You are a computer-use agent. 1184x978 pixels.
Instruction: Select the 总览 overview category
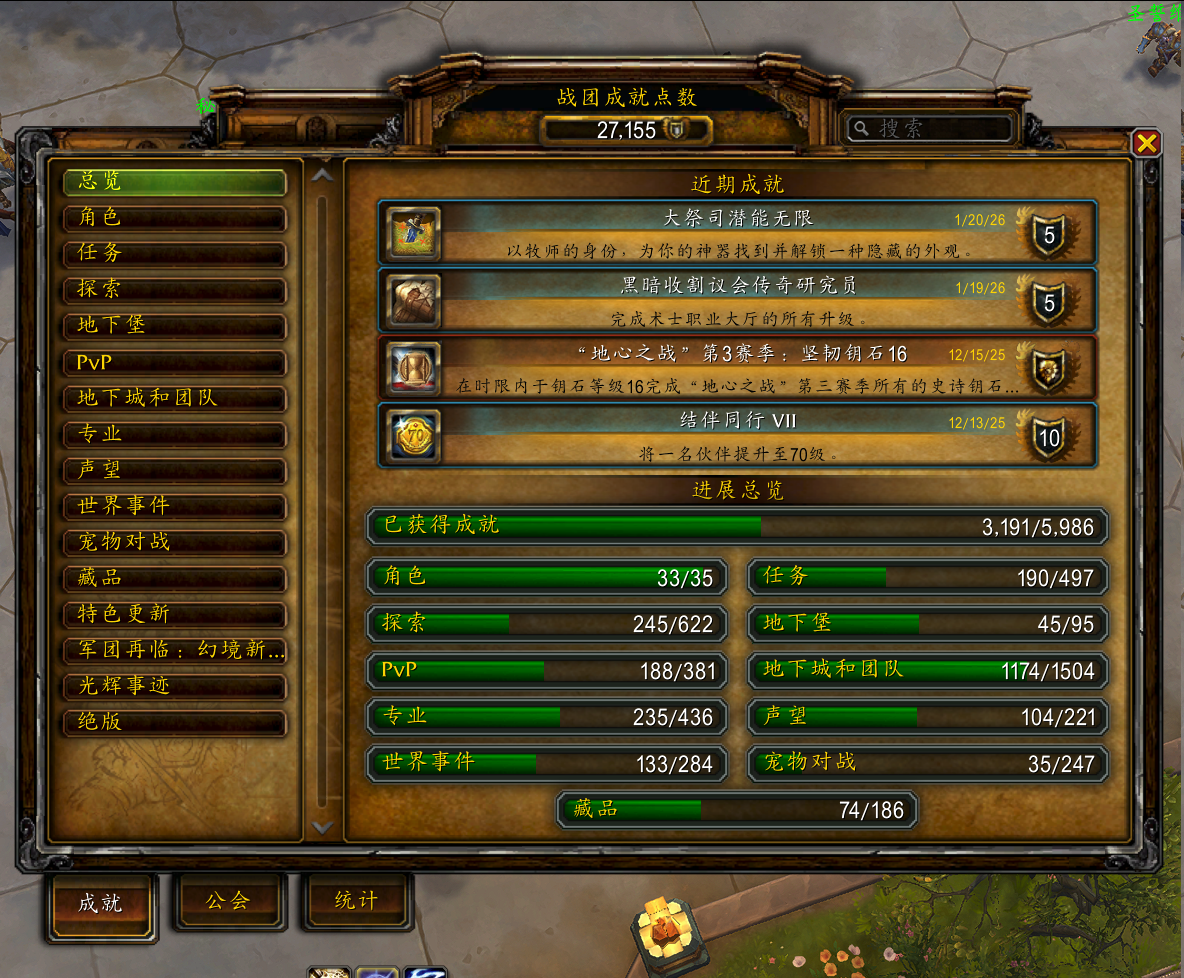click(174, 182)
